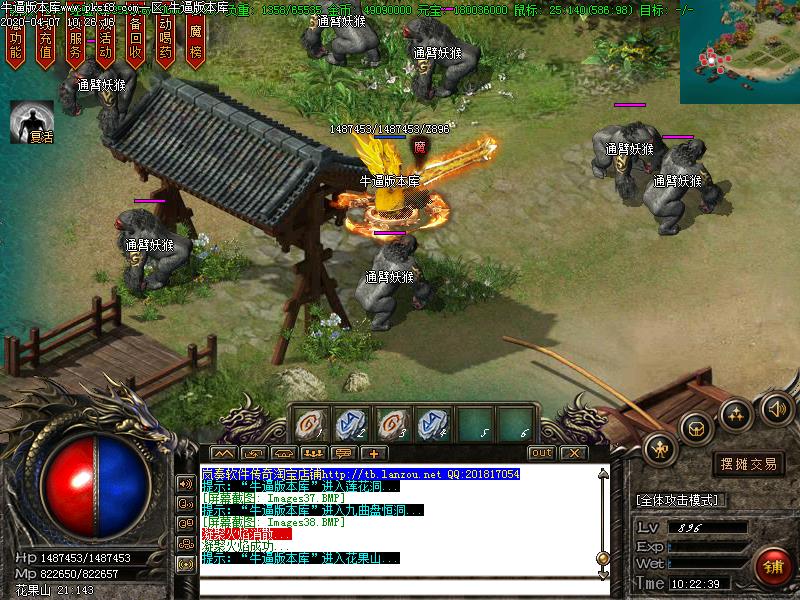Screen dimensions: 800x600
Task: Open the 活动 events banner
Action: pos(105,44)
